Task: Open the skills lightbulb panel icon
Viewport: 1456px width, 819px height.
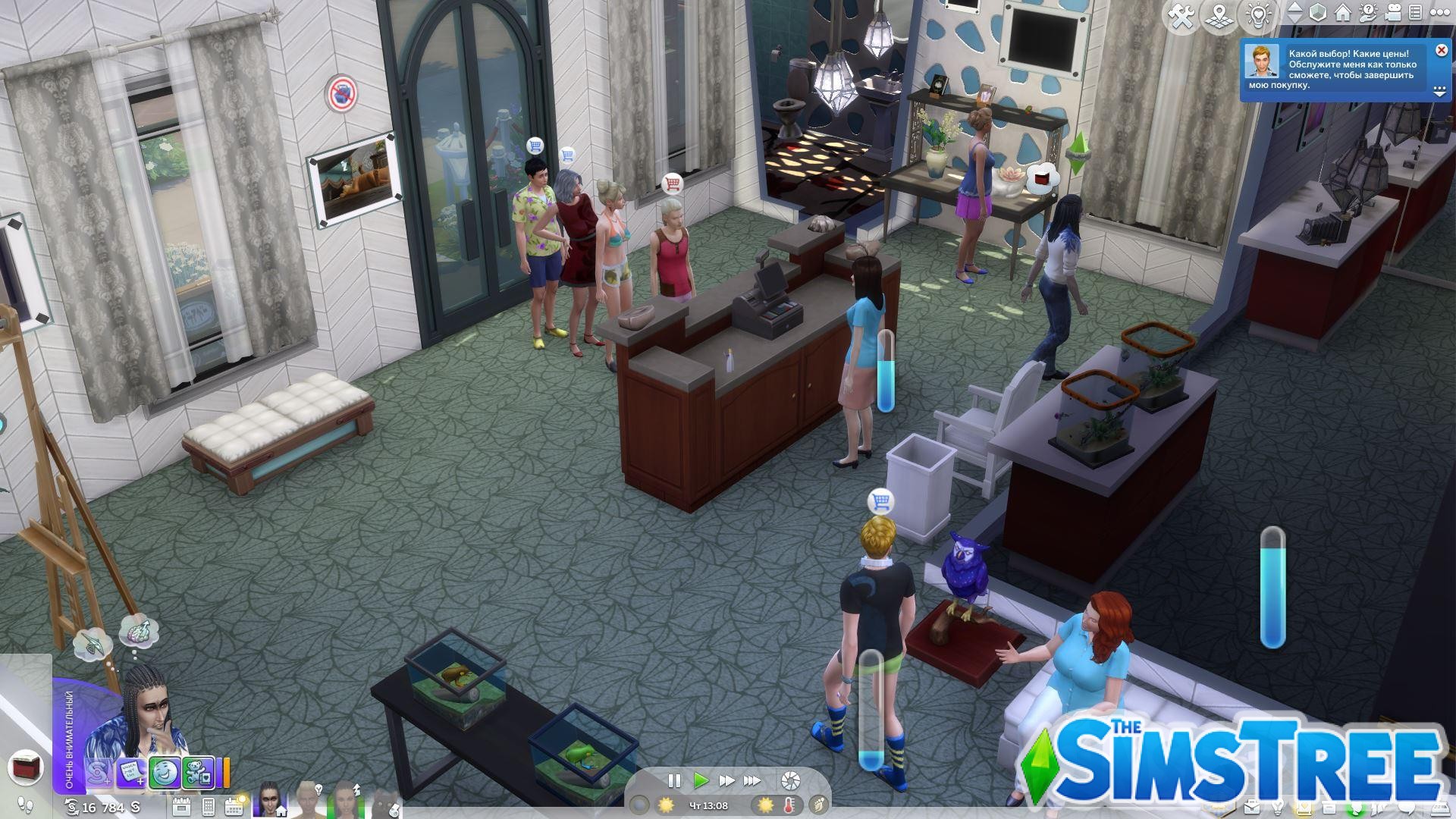Action: pyautogui.click(x=1279, y=807)
